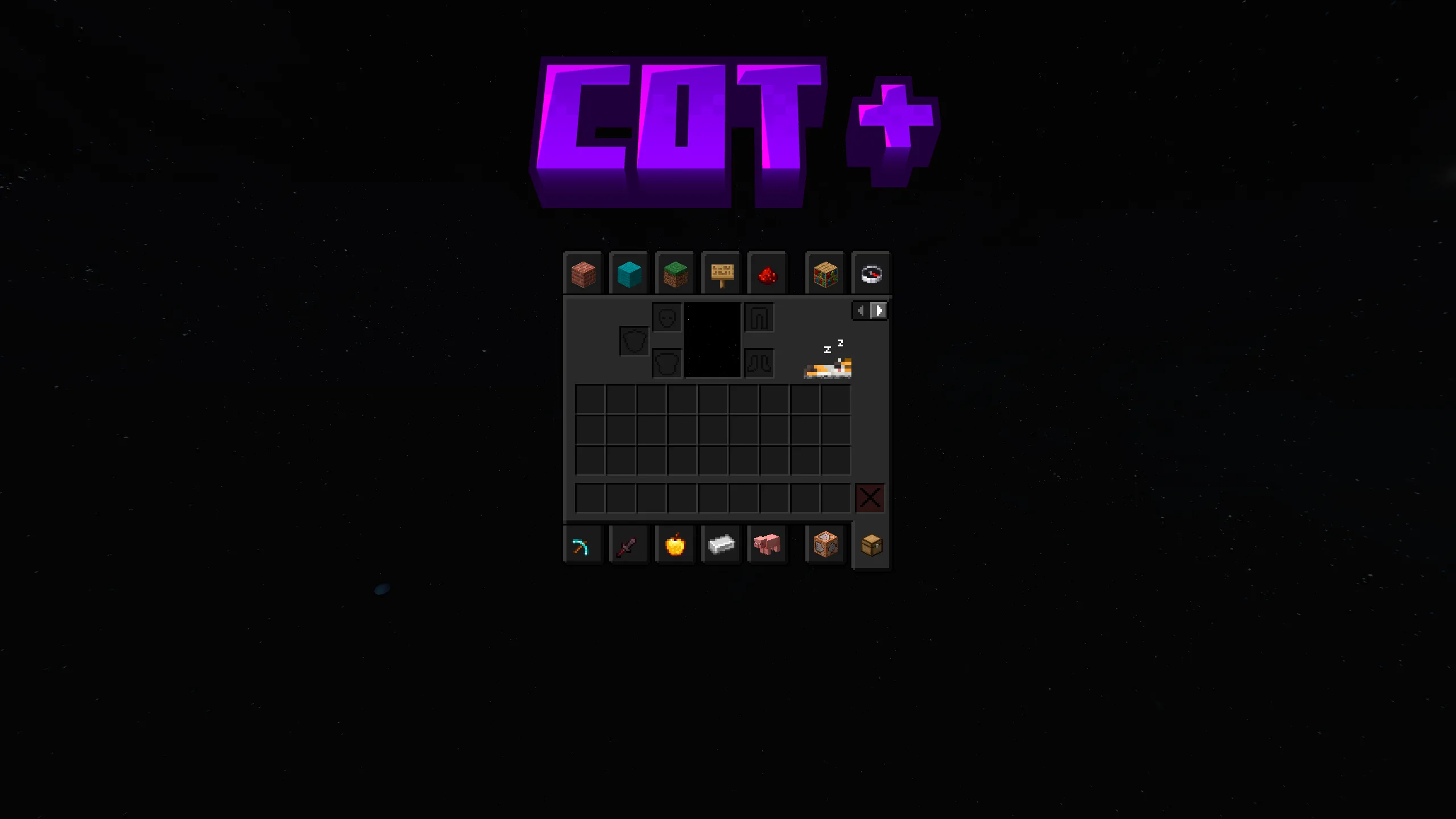
Task: Switch to the Building Blocks bricks tab
Action: [583, 274]
